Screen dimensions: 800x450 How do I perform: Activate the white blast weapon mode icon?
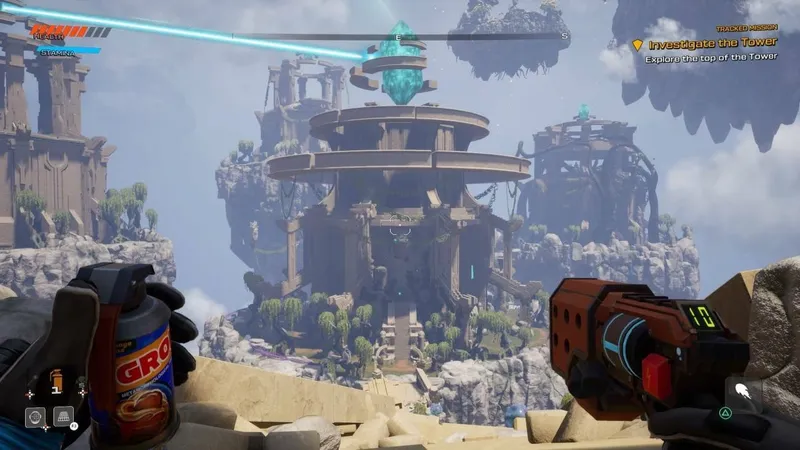[x=742, y=392]
